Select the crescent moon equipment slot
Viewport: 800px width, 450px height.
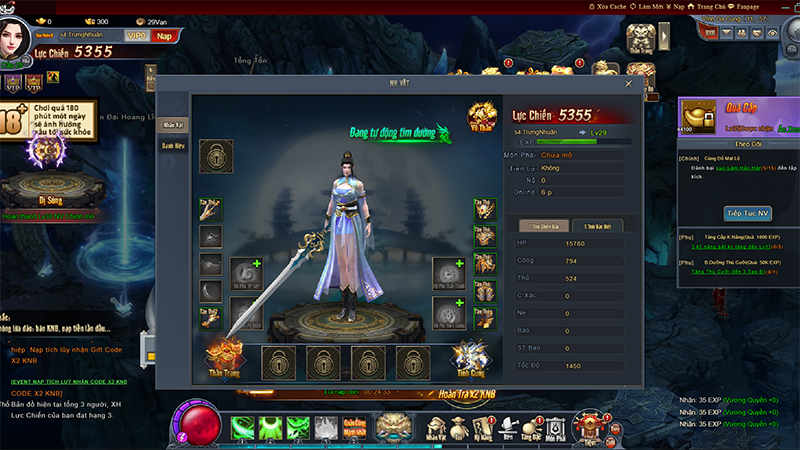[x=211, y=291]
